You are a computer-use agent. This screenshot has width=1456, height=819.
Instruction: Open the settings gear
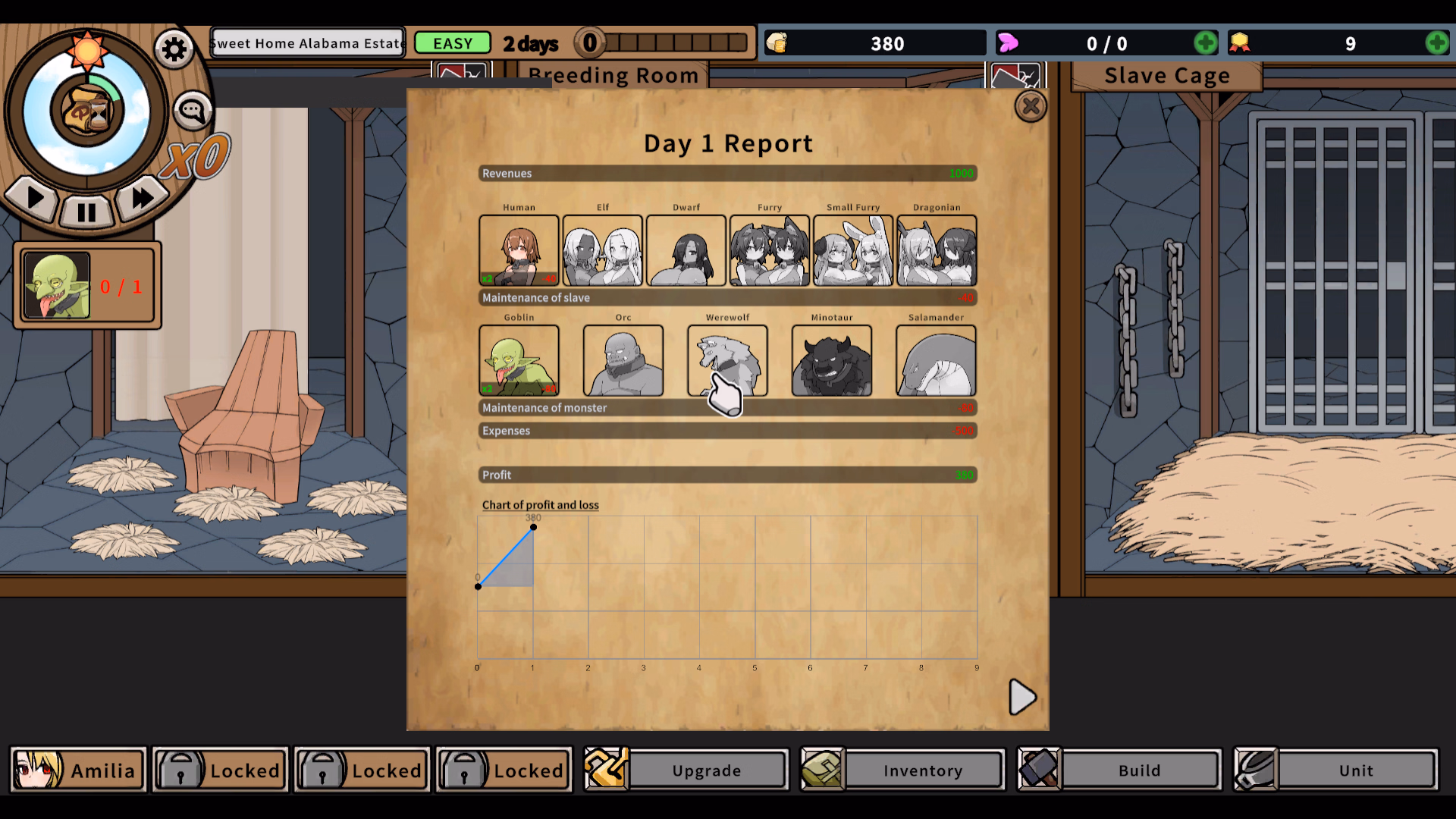173,48
